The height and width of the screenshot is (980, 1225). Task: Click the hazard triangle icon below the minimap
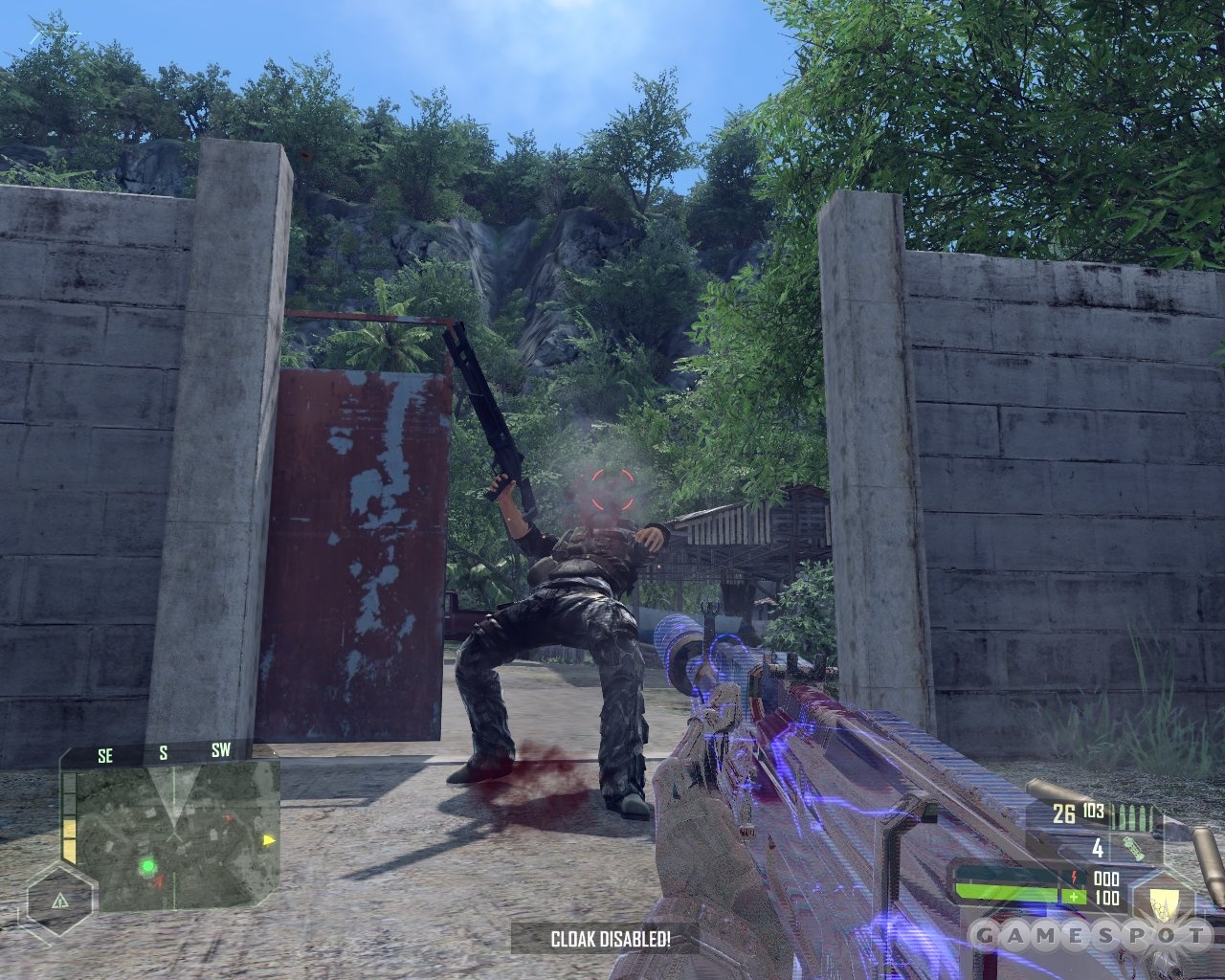[x=60, y=902]
